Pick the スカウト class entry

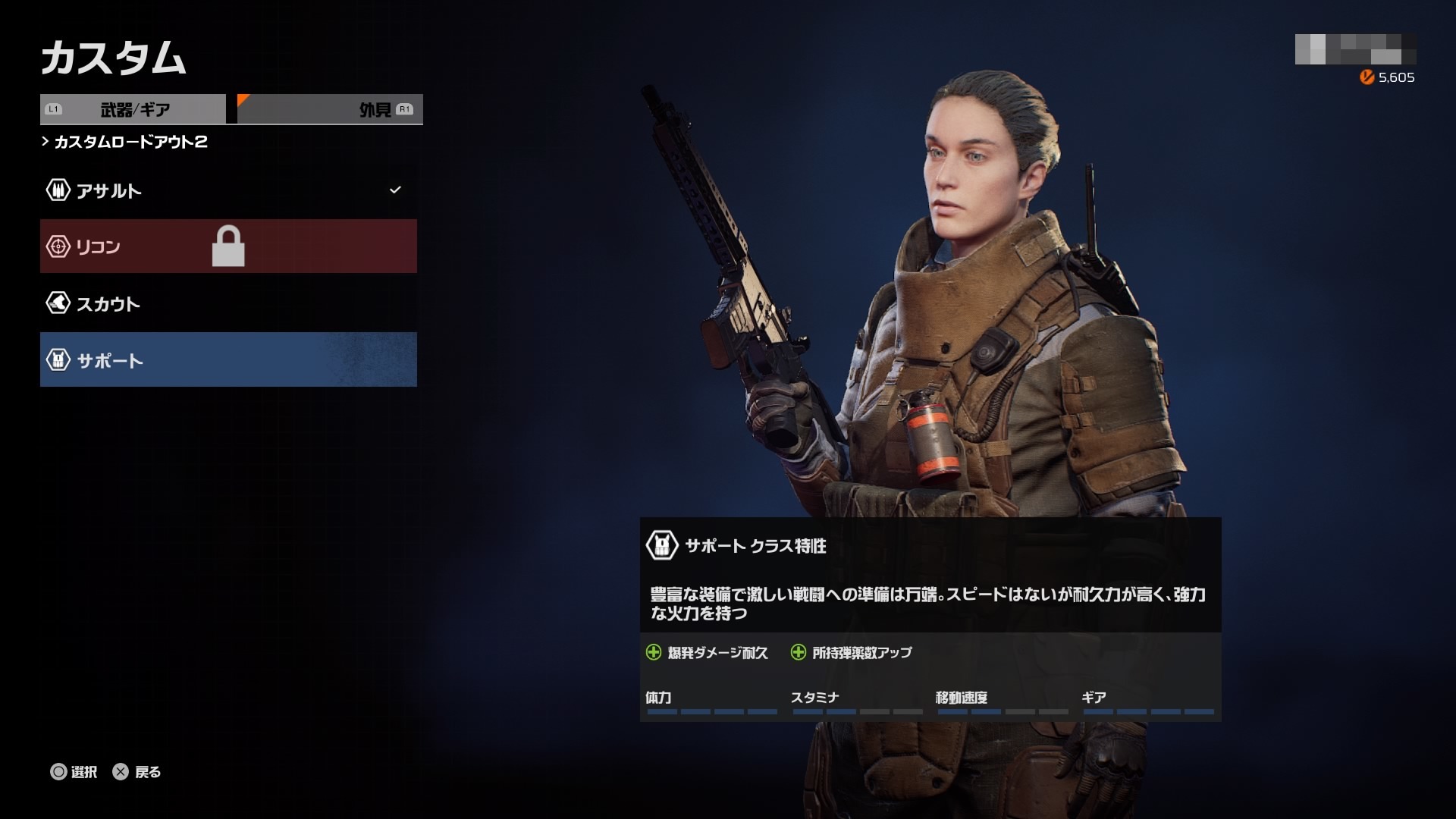tap(227, 303)
